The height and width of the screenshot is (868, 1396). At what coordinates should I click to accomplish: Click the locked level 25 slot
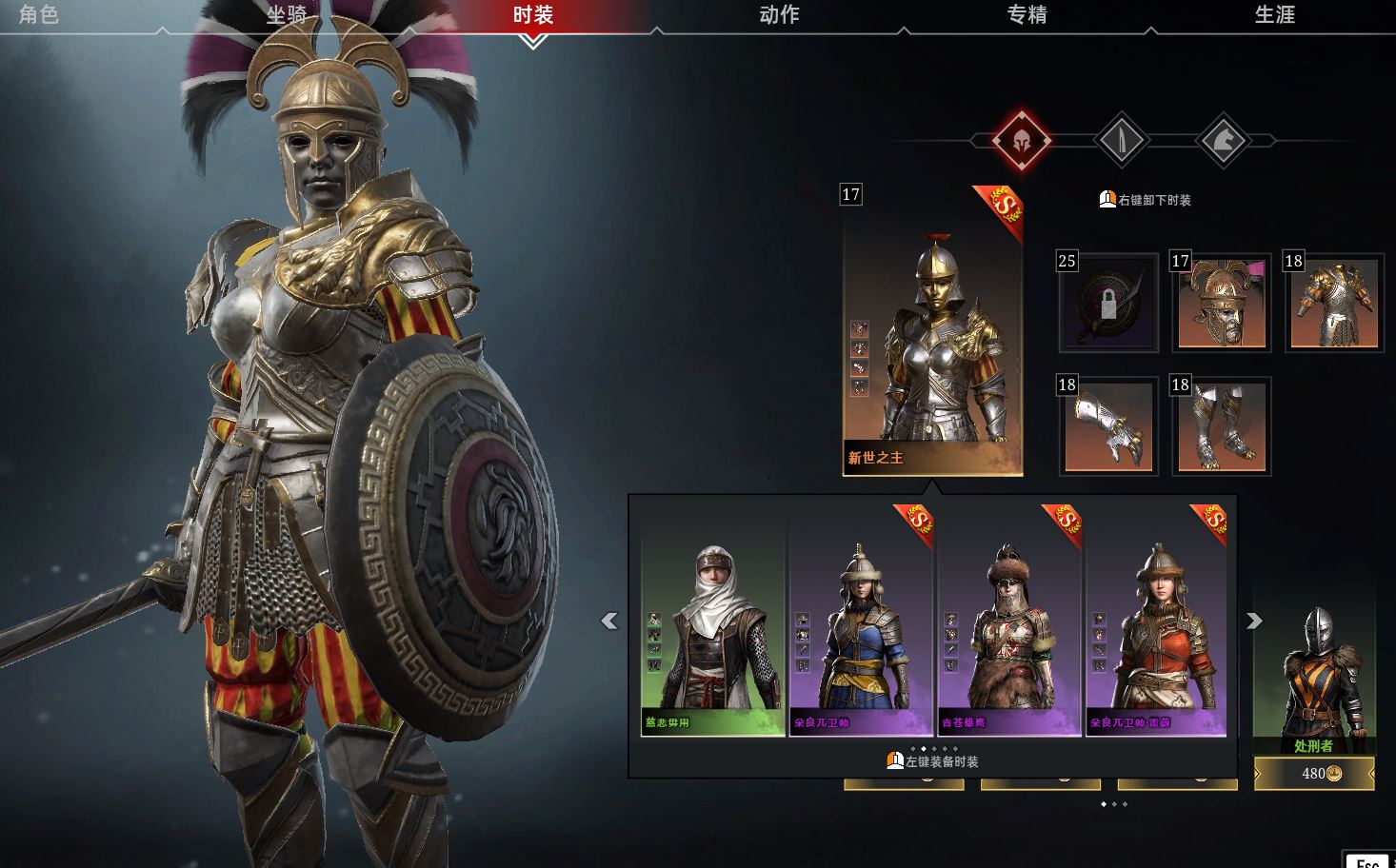pos(1108,303)
